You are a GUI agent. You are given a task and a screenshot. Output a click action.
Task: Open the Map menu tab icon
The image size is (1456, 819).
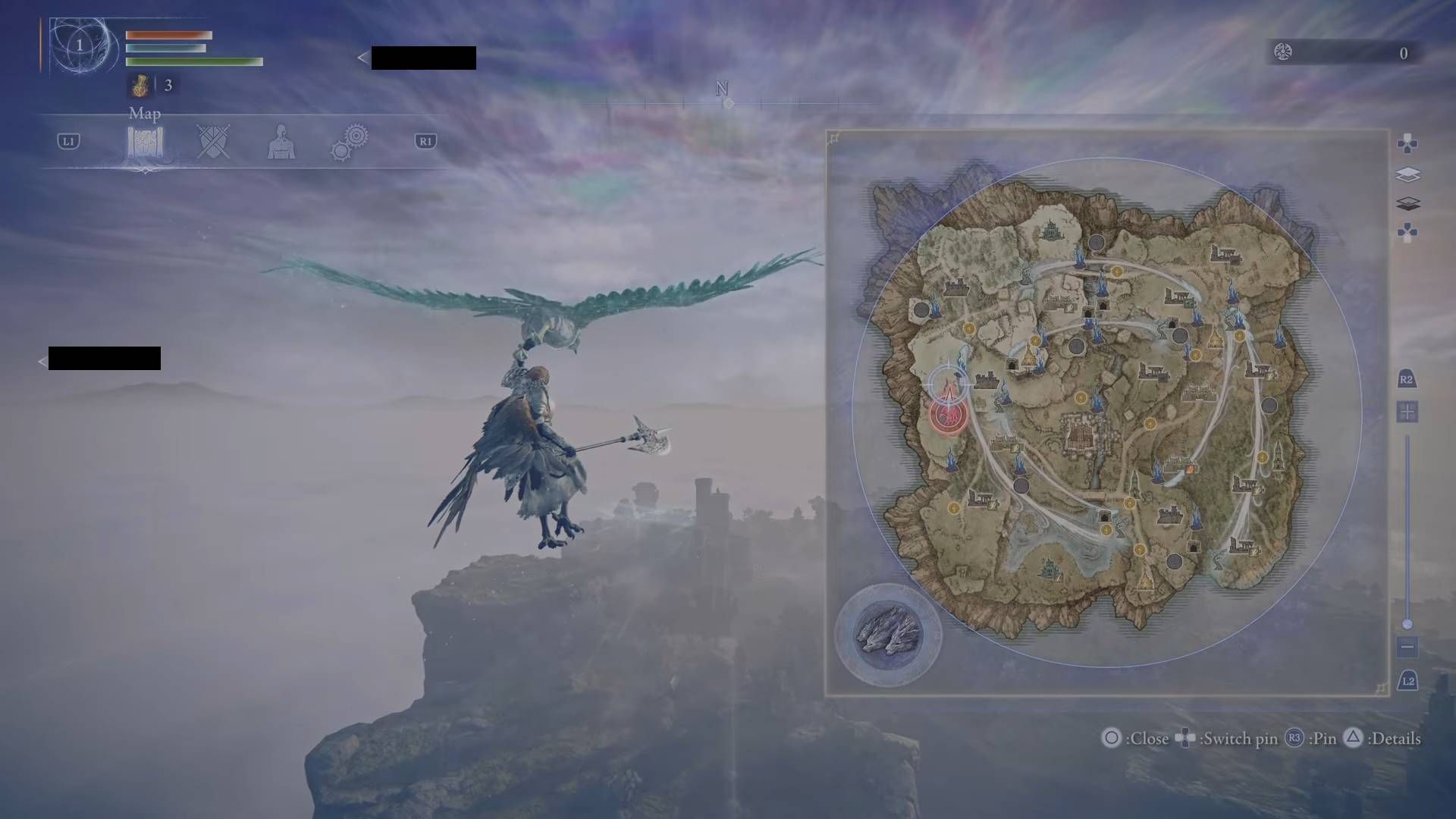coord(146,141)
